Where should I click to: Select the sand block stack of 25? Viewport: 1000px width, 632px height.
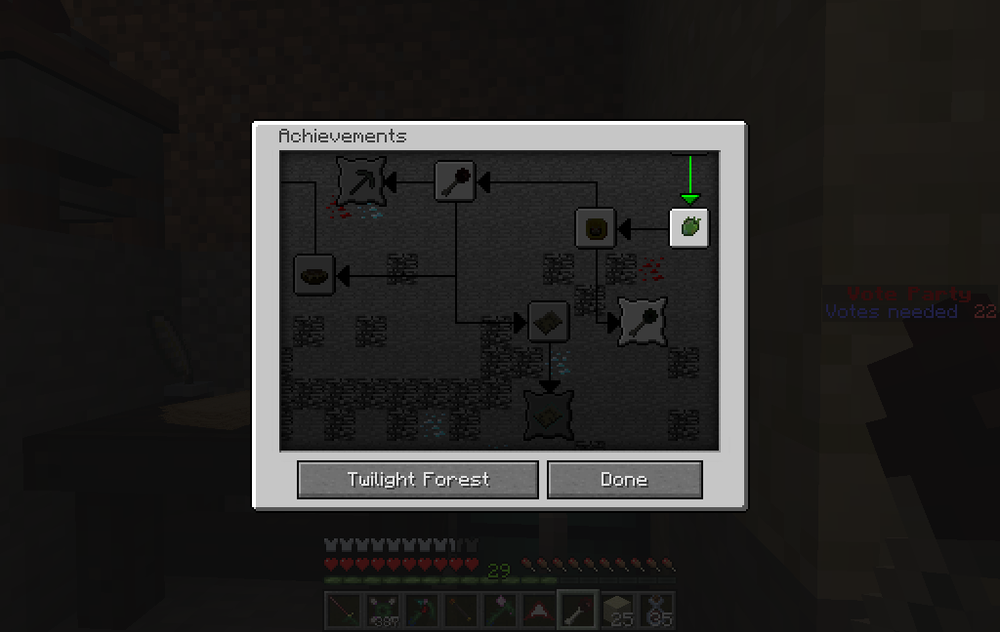(618, 611)
